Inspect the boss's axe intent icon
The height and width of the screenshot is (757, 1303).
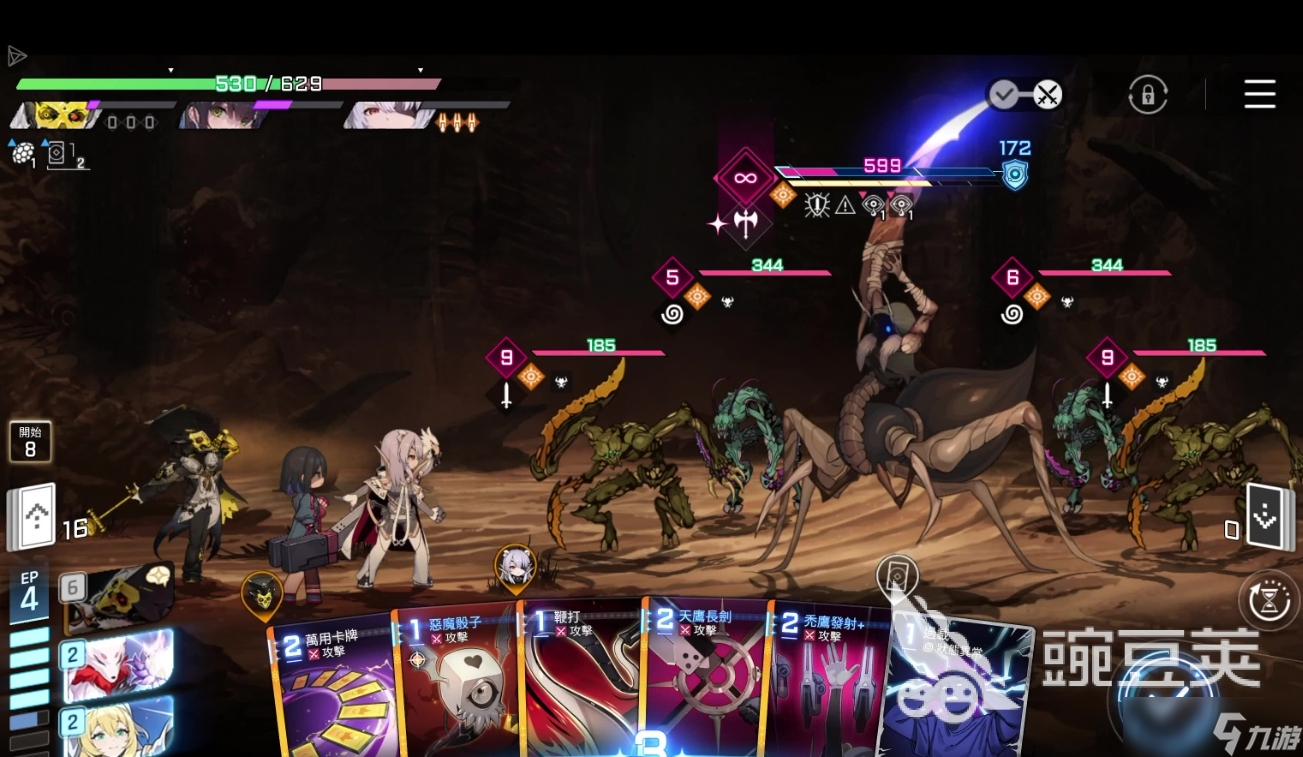click(x=746, y=223)
